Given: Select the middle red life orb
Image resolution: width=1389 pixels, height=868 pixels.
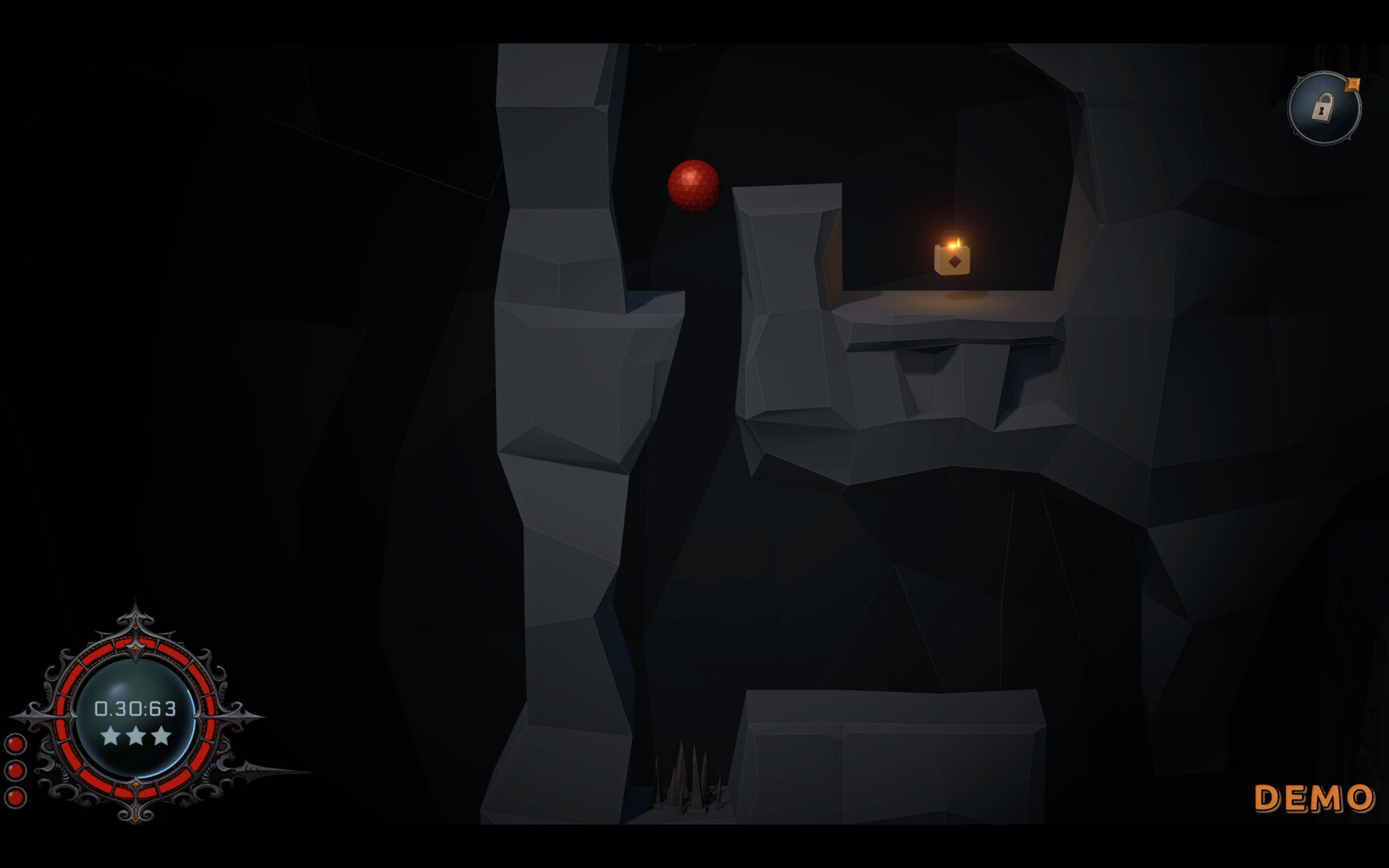Looking at the screenshot, I should (14, 768).
